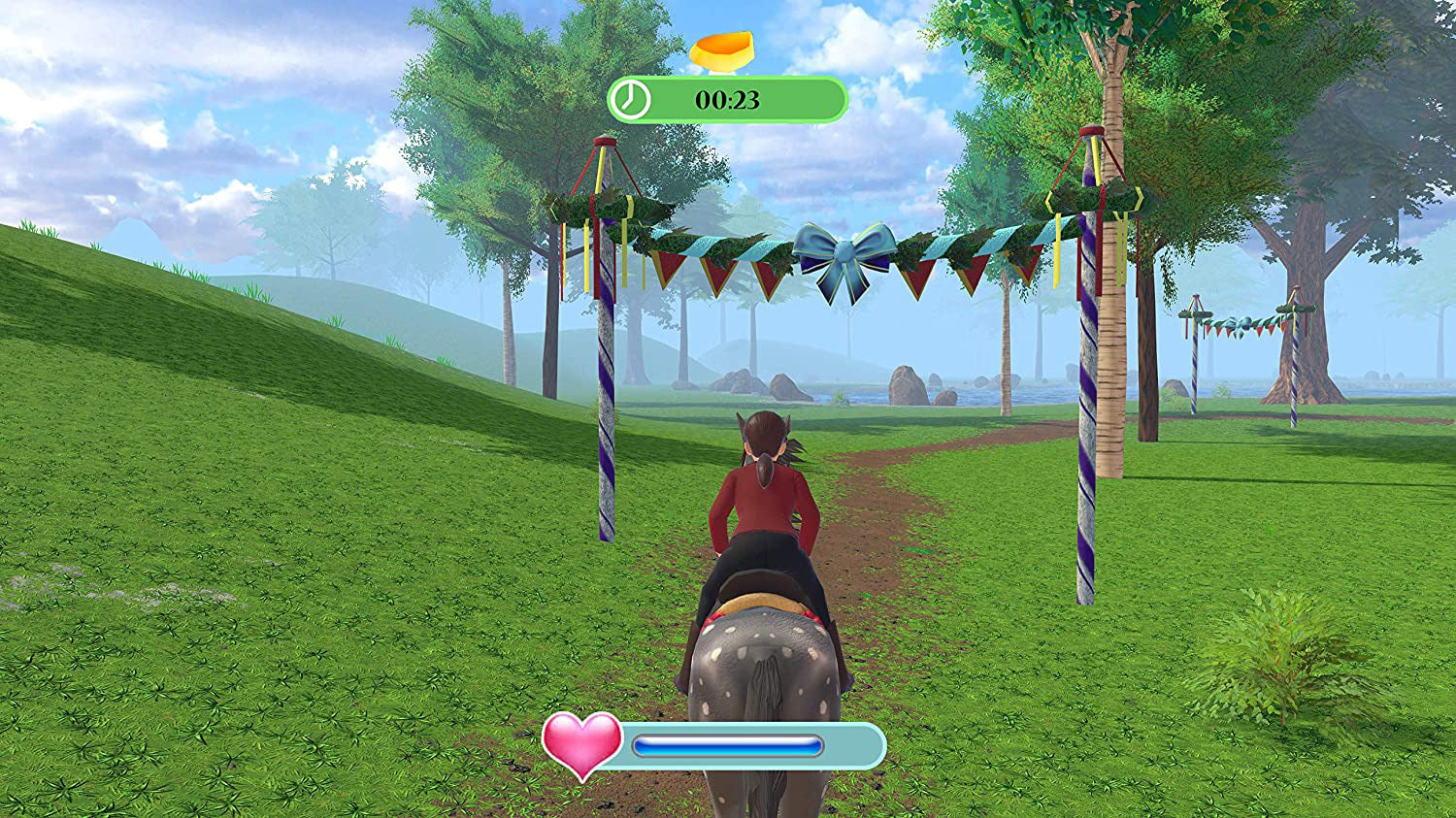1456x818 pixels.
Task: Click the 00:23 timer display
Action: coord(726,97)
